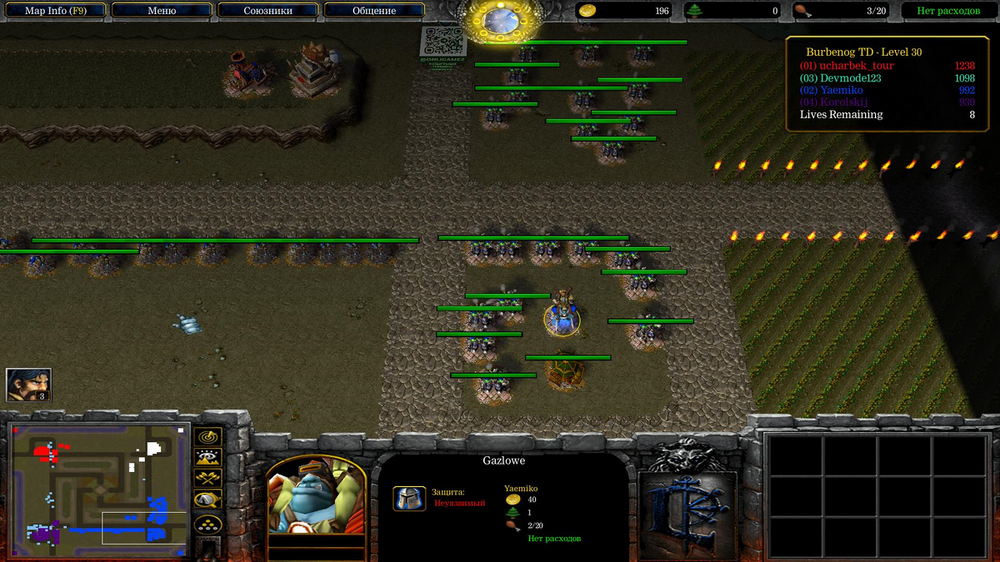Click the formation movement toggle button

point(208,523)
